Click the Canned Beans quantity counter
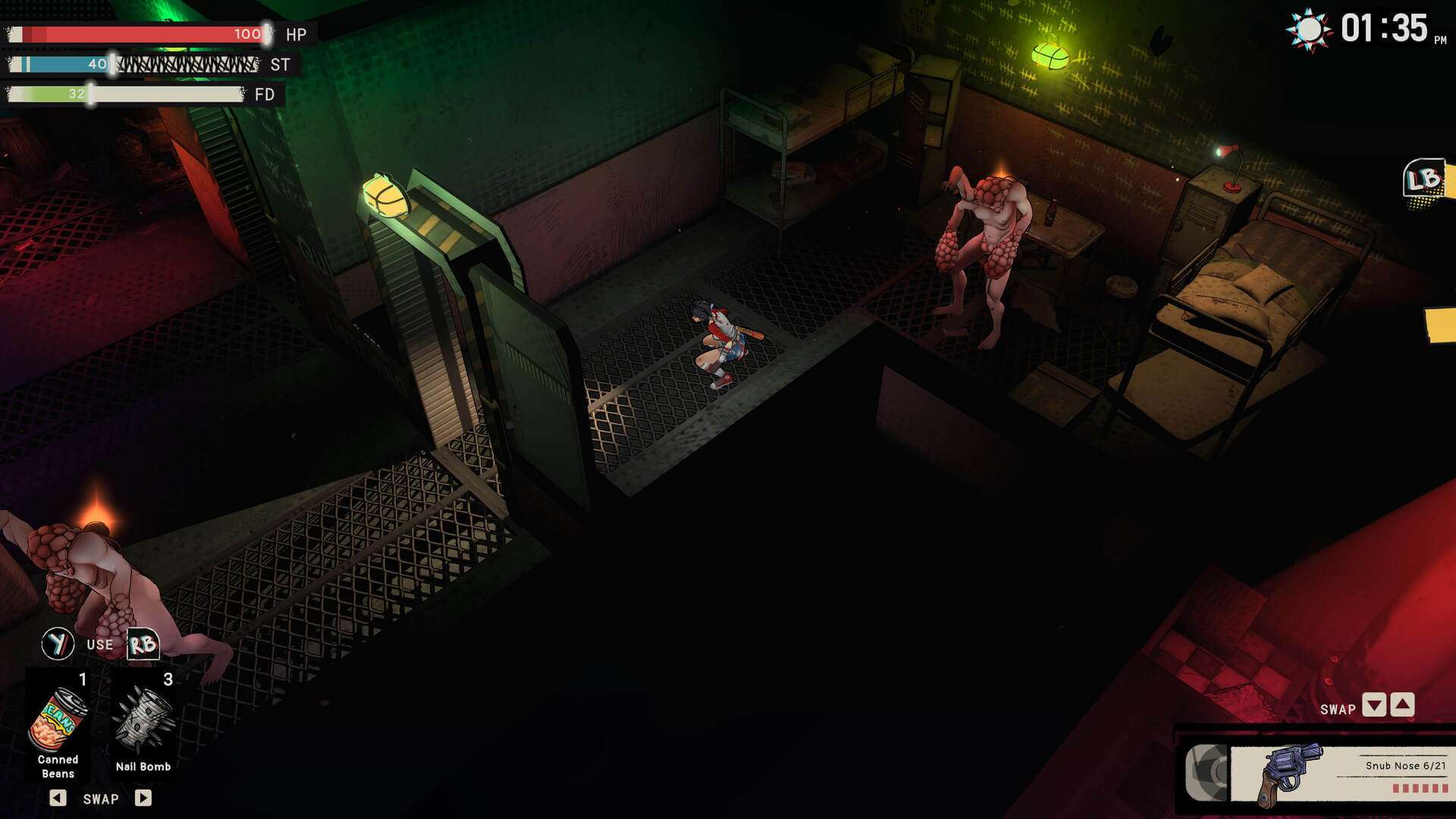The width and height of the screenshot is (1456, 819). pos(82,680)
